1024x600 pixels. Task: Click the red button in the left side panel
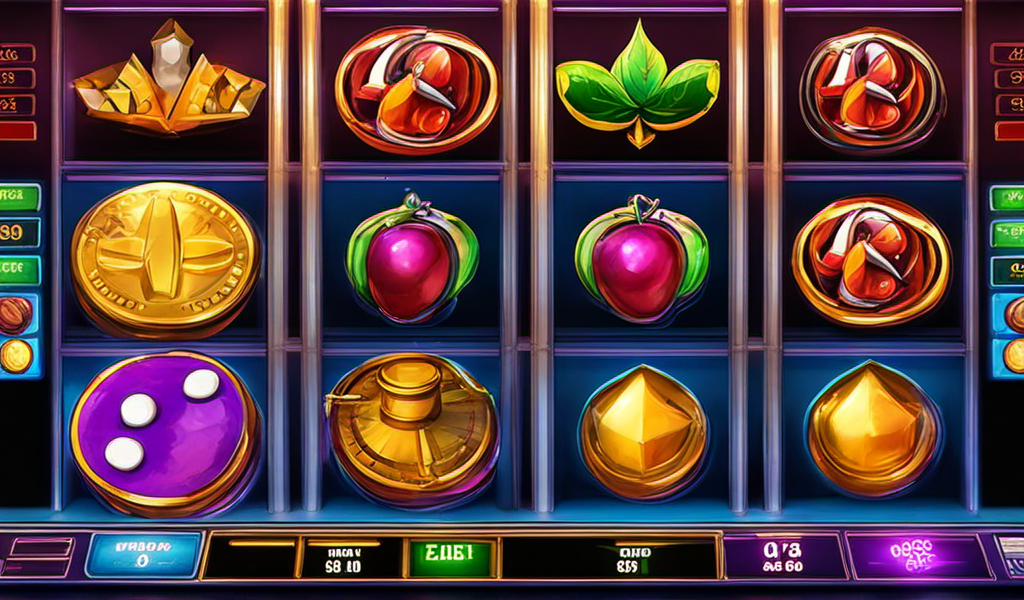point(17,130)
